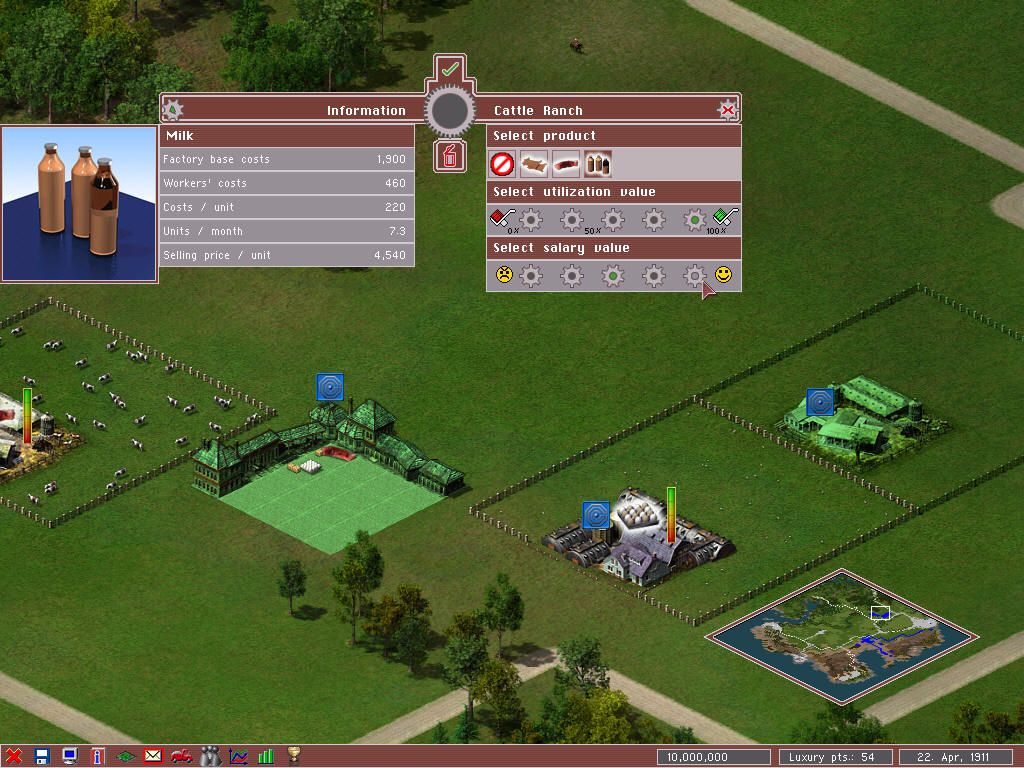The image size is (1024, 768).
Task: Choose the red meat product
Action: click(x=566, y=164)
